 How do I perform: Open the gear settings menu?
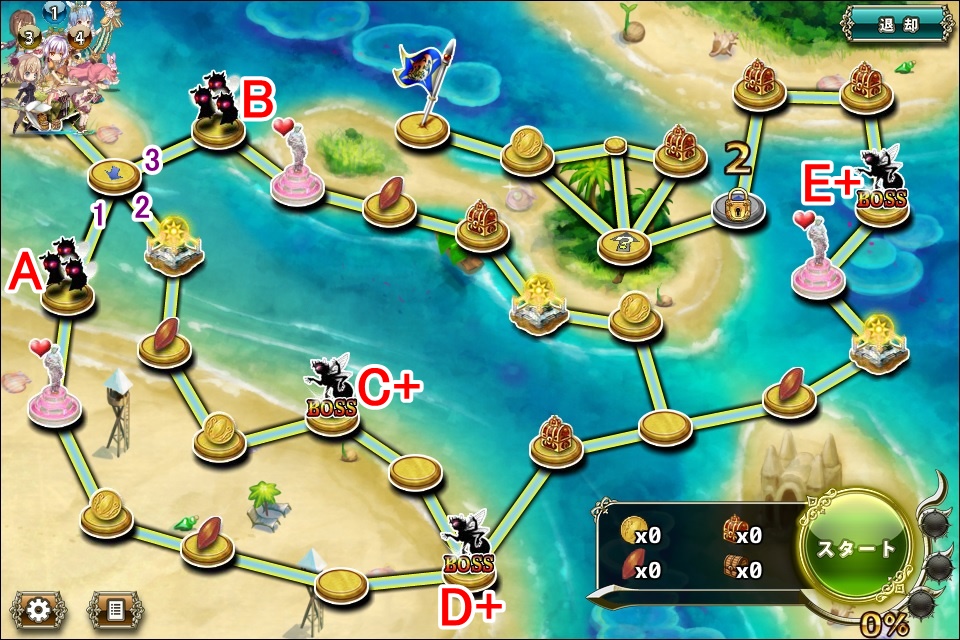click(x=38, y=609)
